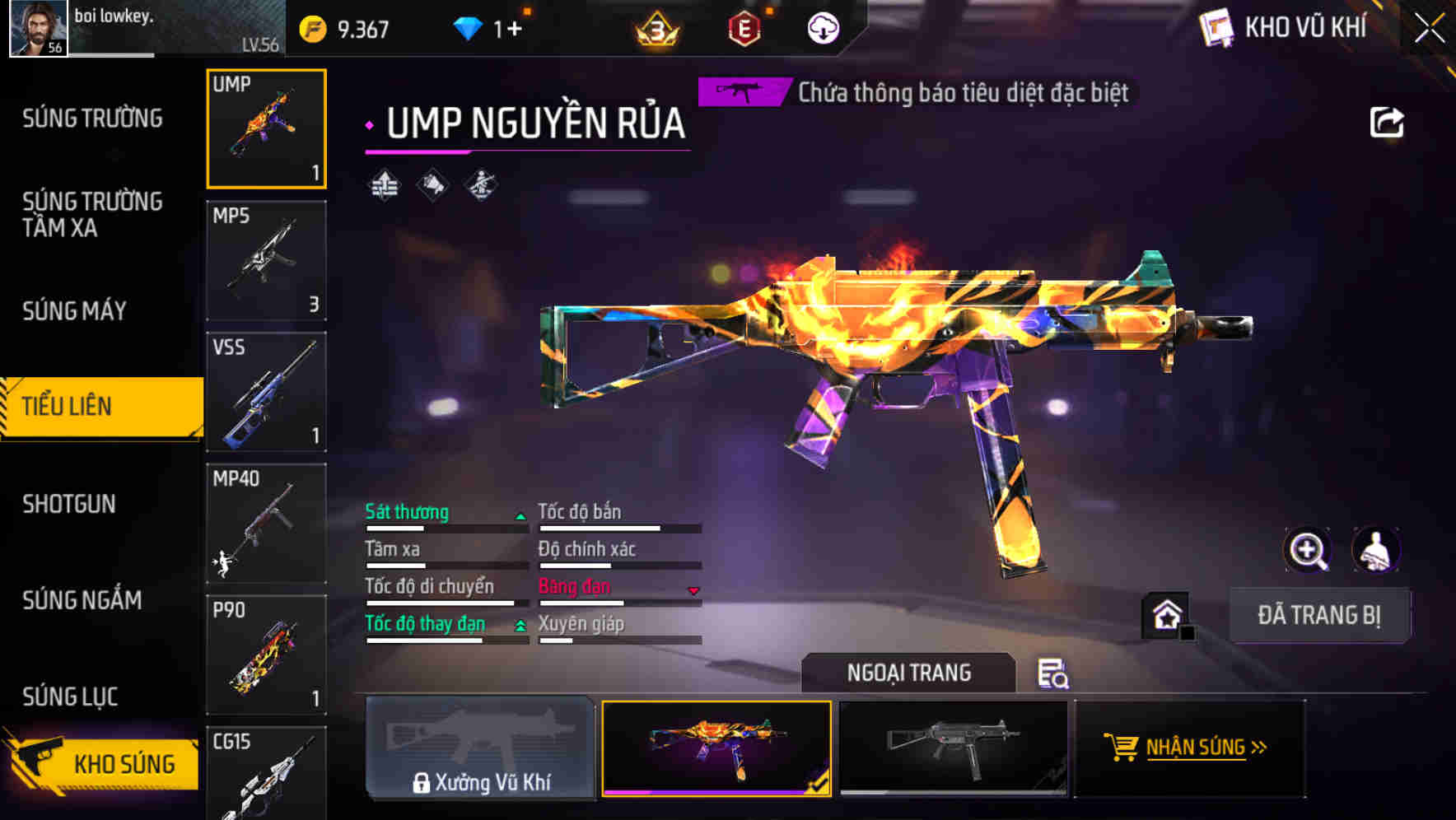
Task: Pick the MP40 weapon tile
Action: pos(266,524)
